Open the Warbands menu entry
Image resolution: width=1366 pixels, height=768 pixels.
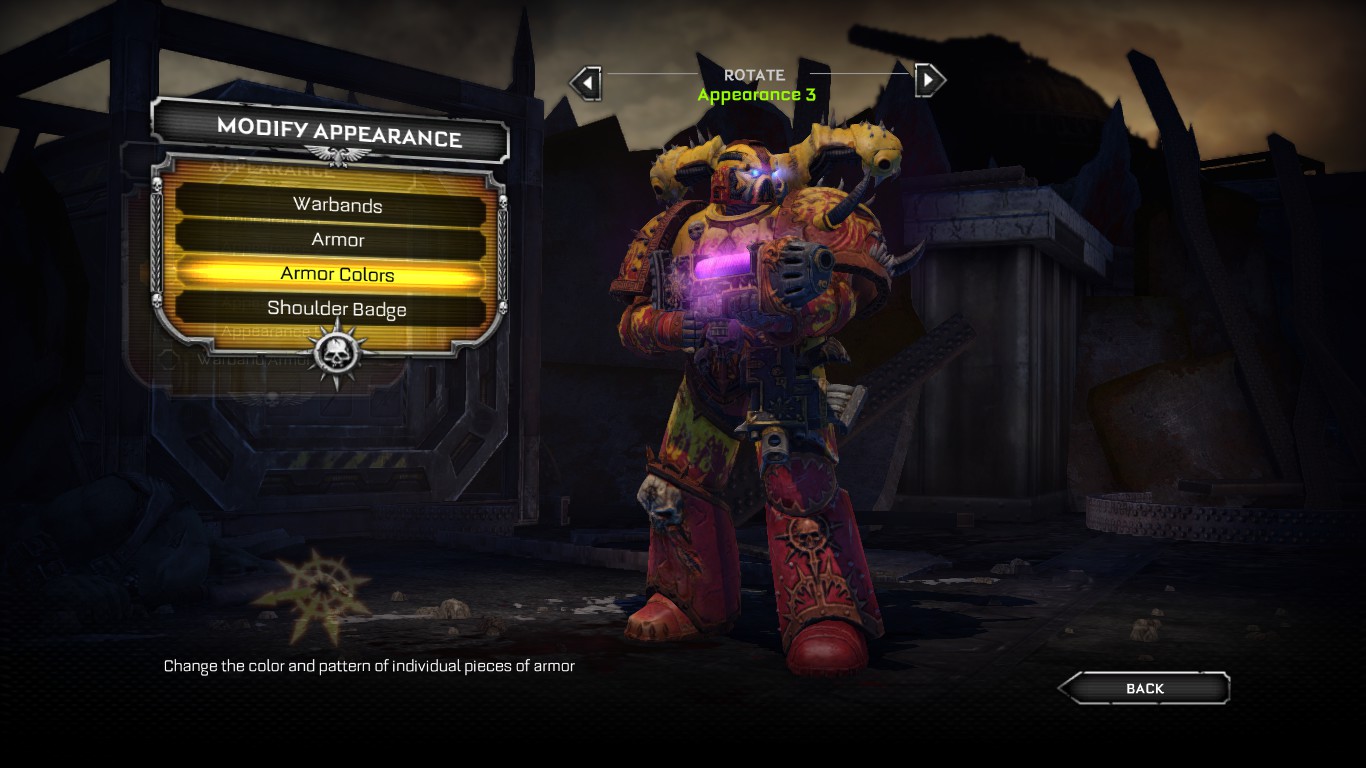(x=337, y=205)
